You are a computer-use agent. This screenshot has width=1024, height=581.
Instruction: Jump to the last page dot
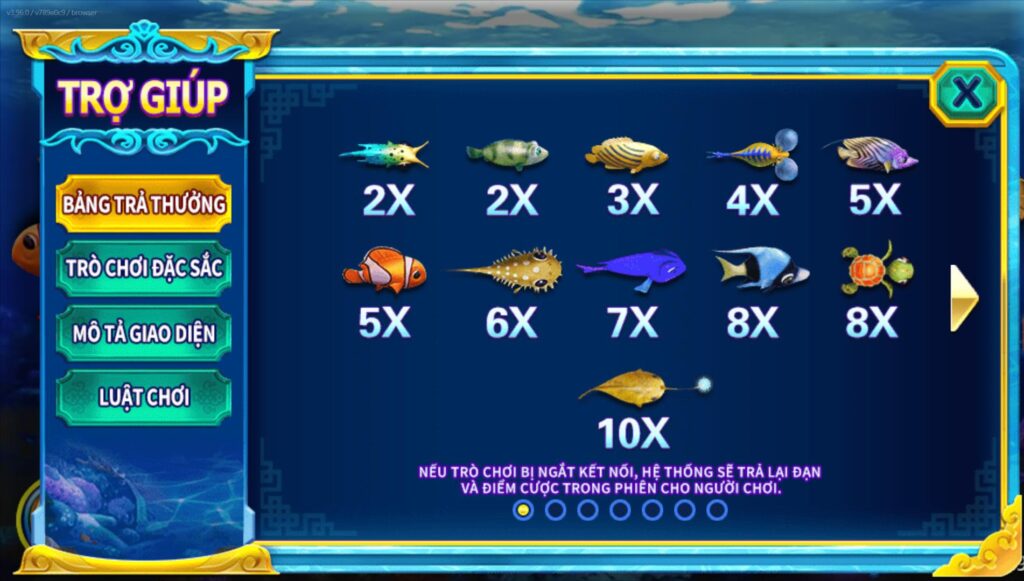coord(717,510)
